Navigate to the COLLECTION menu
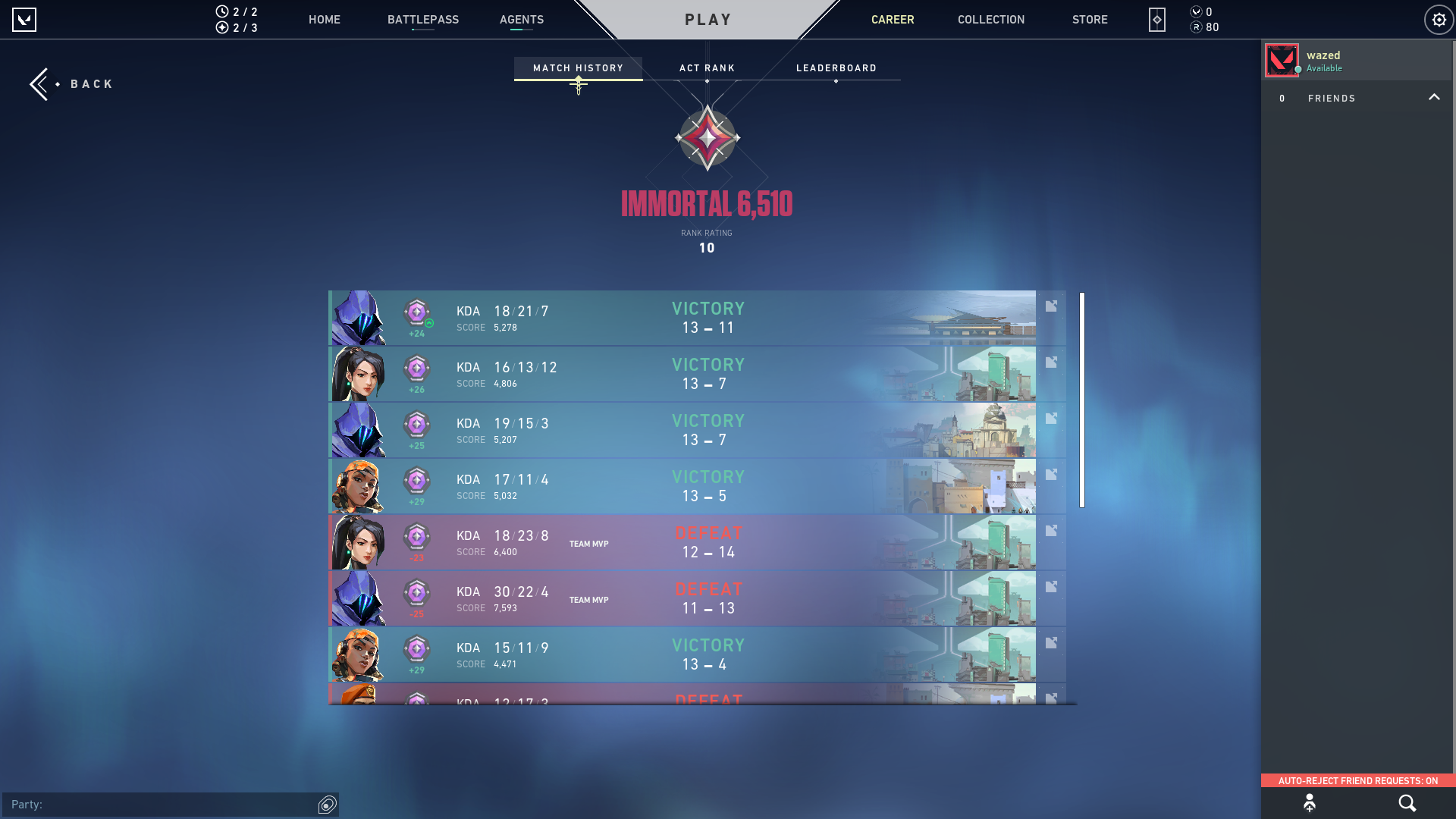The width and height of the screenshot is (1456, 819). [990, 20]
